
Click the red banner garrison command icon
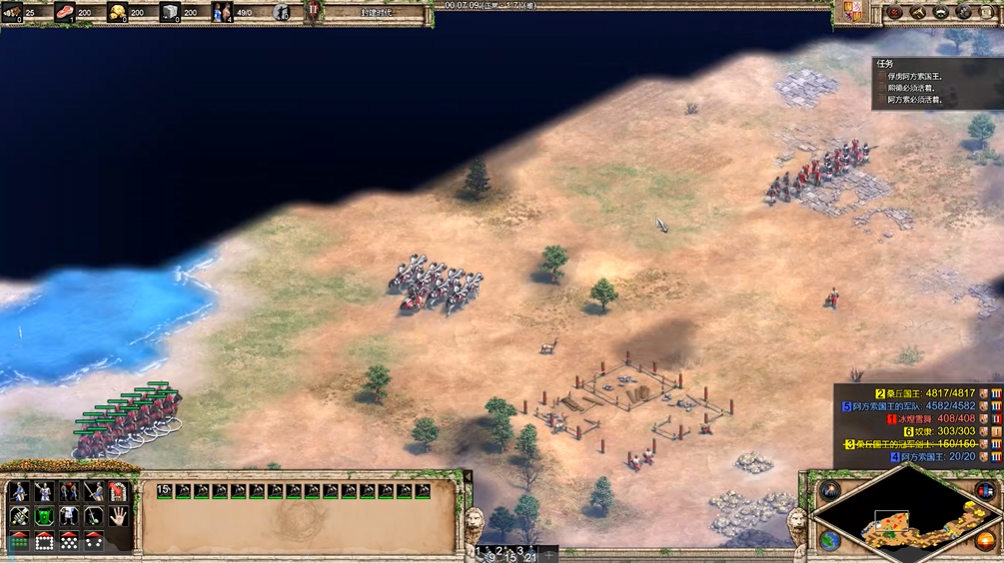pos(118,491)
